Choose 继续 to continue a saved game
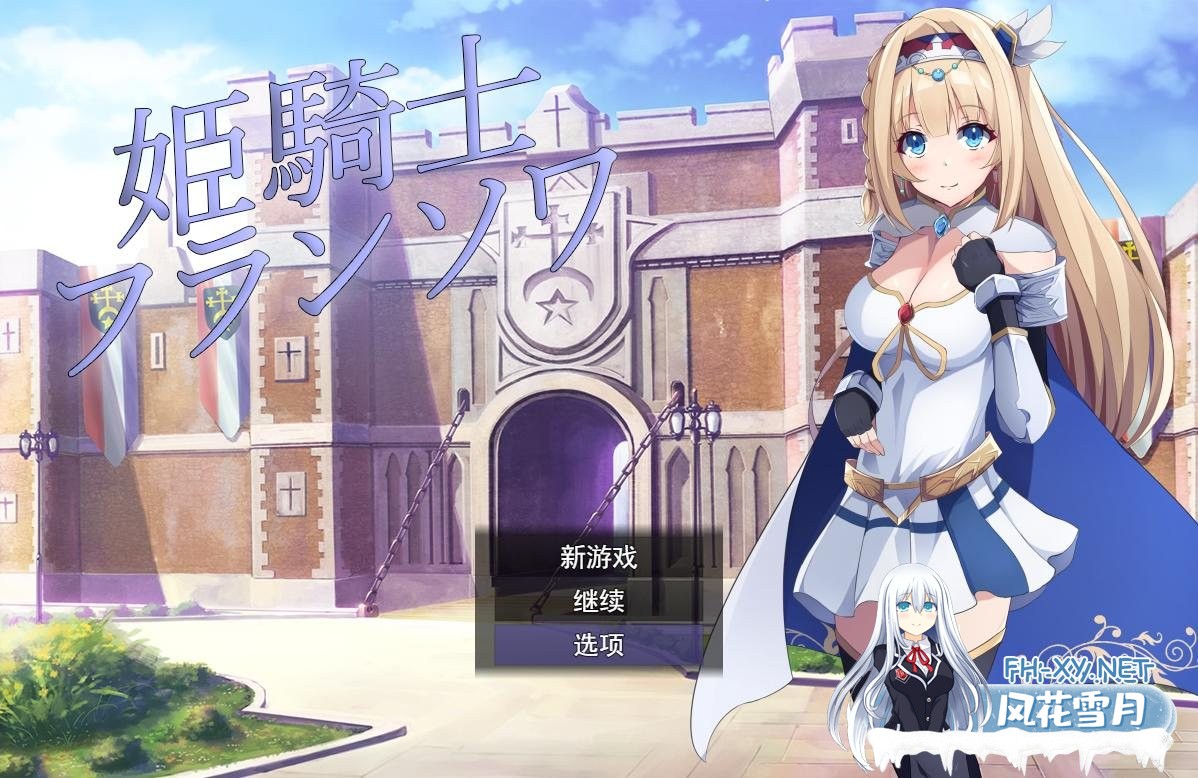The image size is (1198, 778). click(x=598, y=601)
